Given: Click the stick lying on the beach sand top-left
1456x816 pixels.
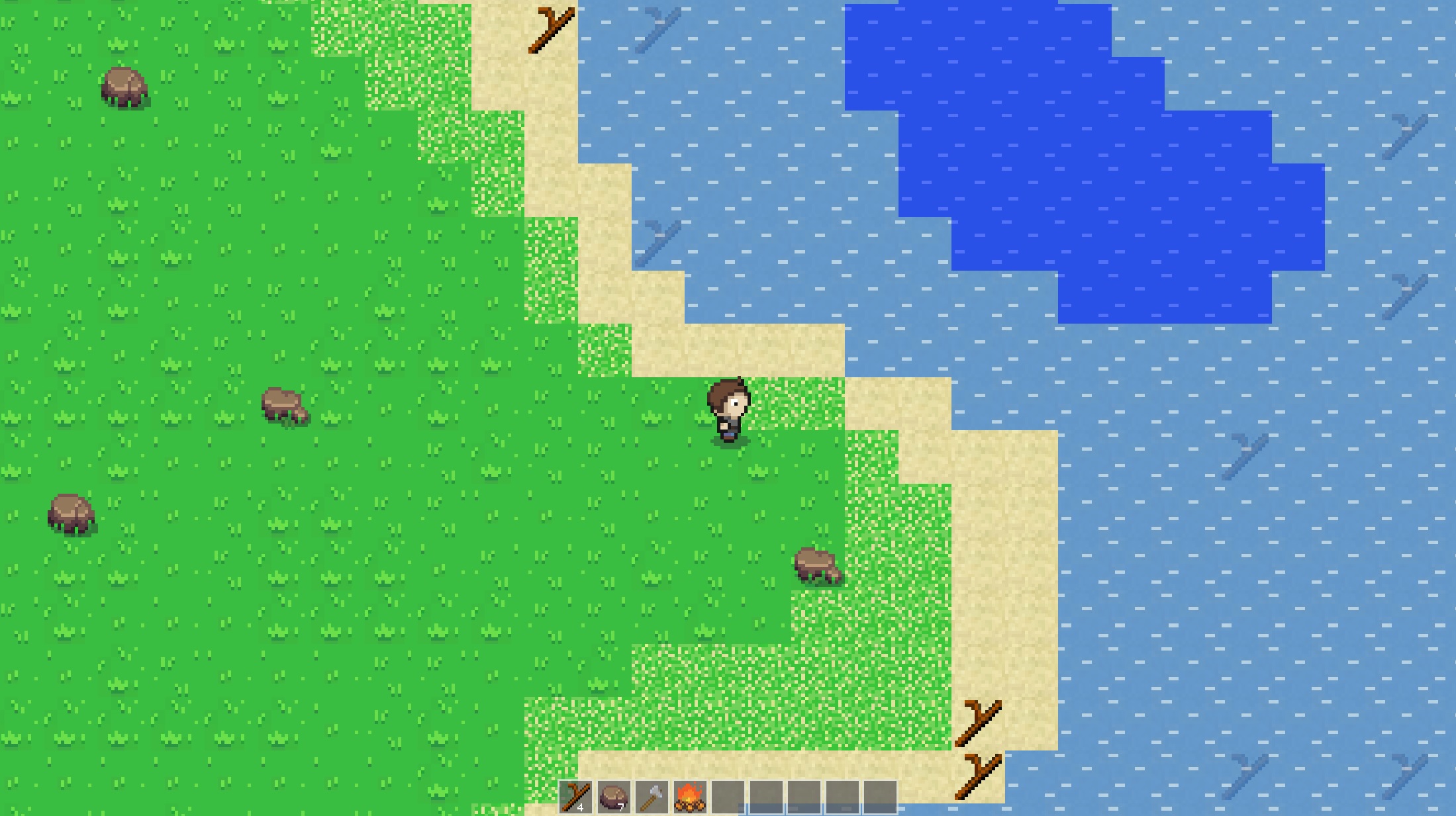Looking at the screenshot, I should [550, 30].
